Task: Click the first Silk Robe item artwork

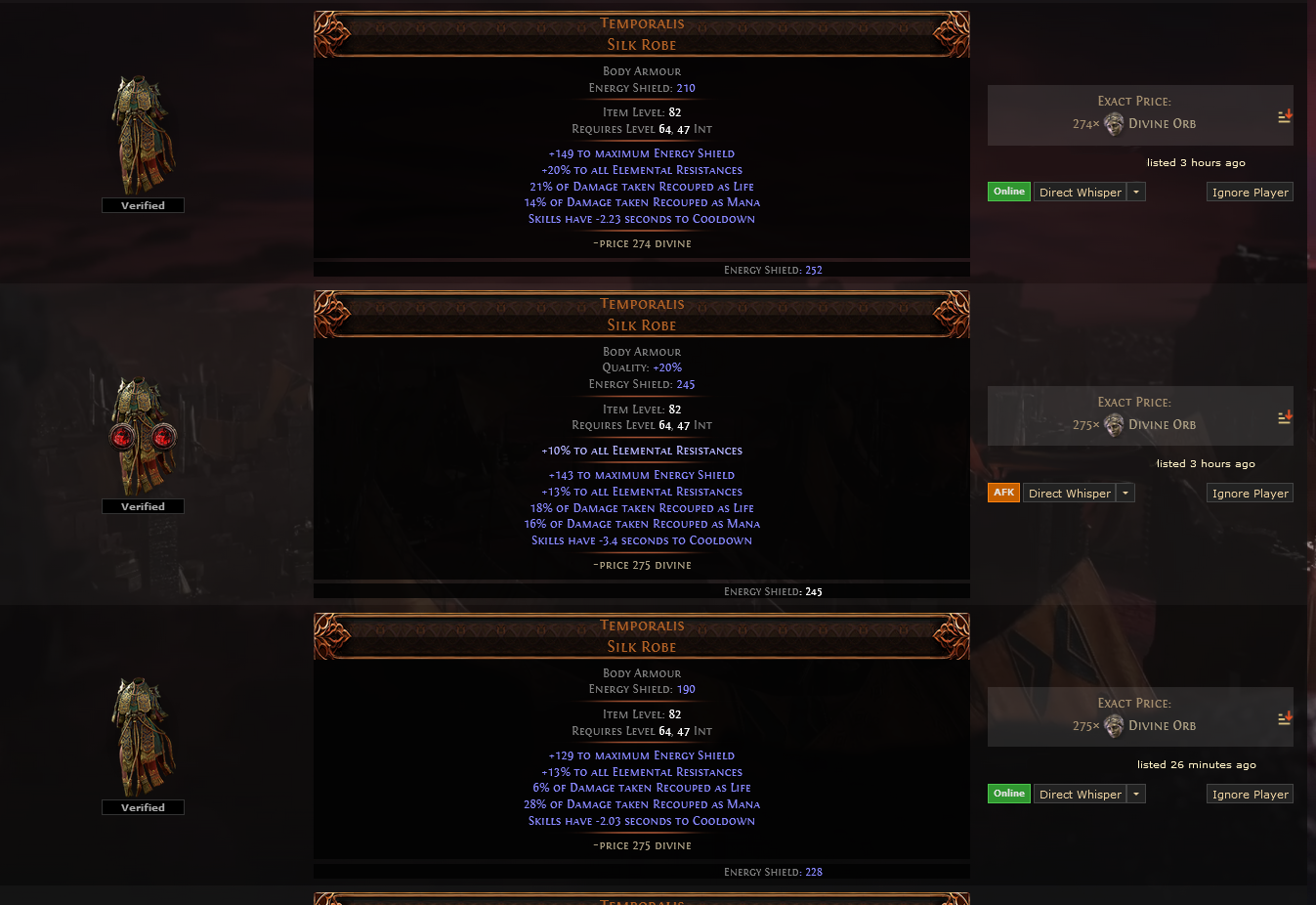Action: [143, 132]
